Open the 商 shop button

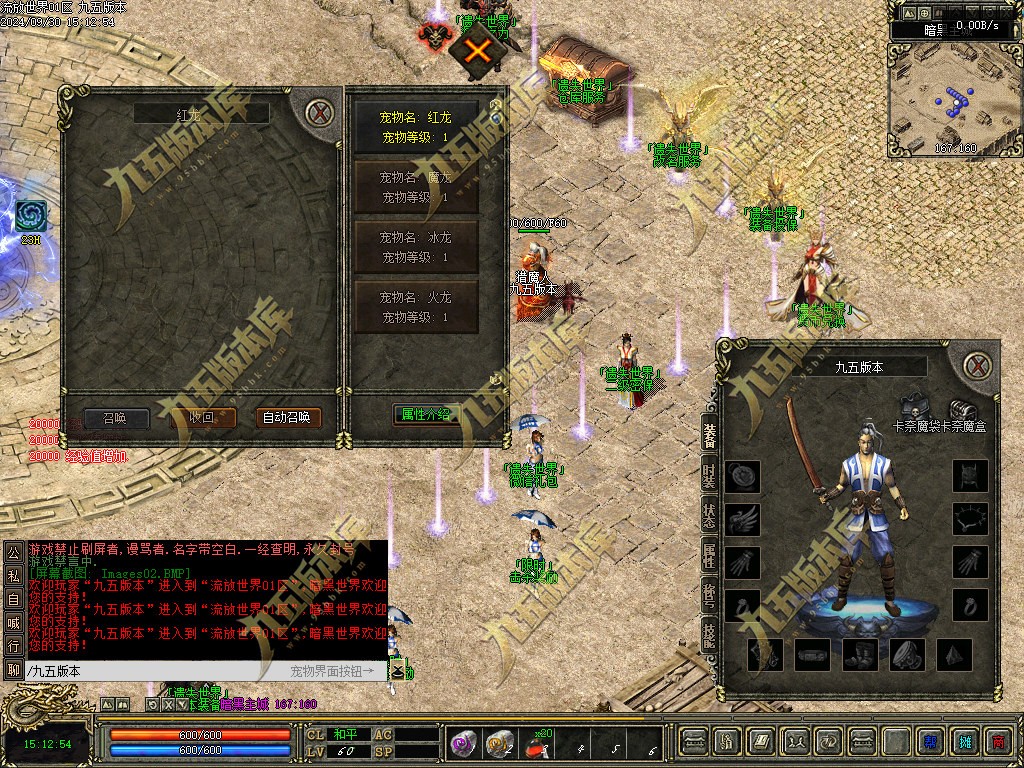996,742
